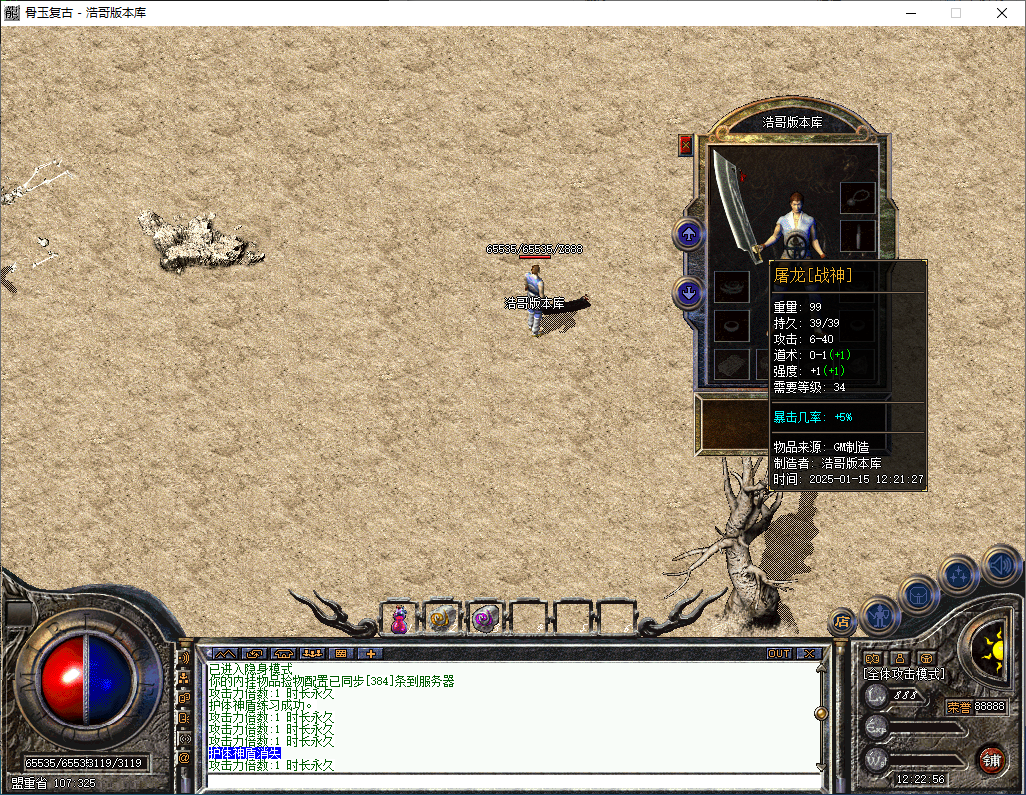Open the bag inventory round button
1026x795 pixels.
tap(918, 594)
